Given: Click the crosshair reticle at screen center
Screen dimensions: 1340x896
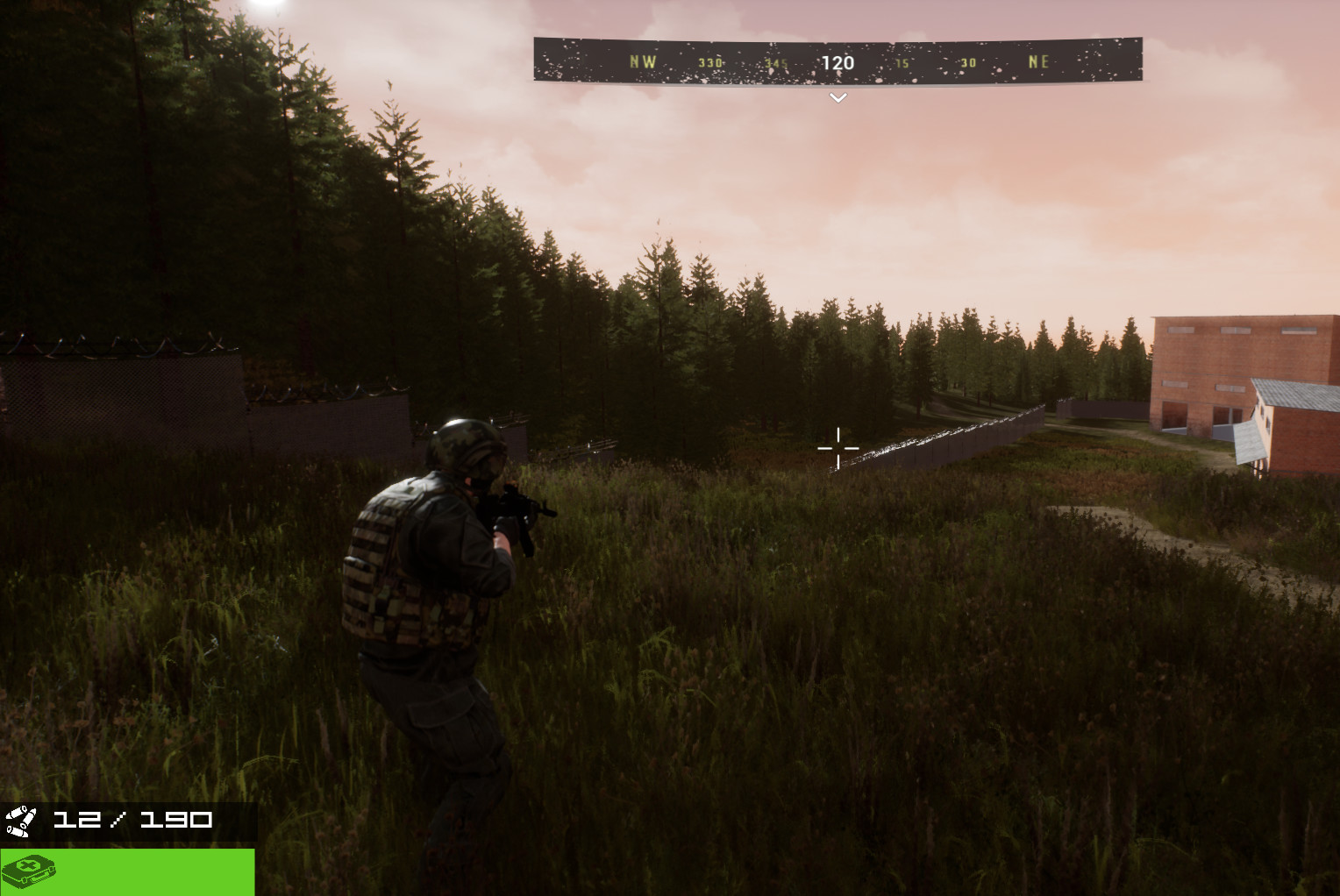Looking at the screenshot, I should coord(838,449).
